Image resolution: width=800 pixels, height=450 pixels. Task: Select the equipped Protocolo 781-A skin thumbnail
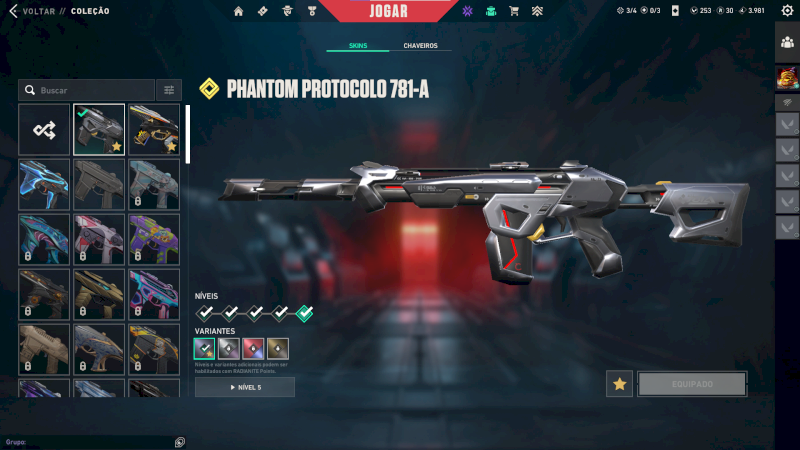(99, 129)
